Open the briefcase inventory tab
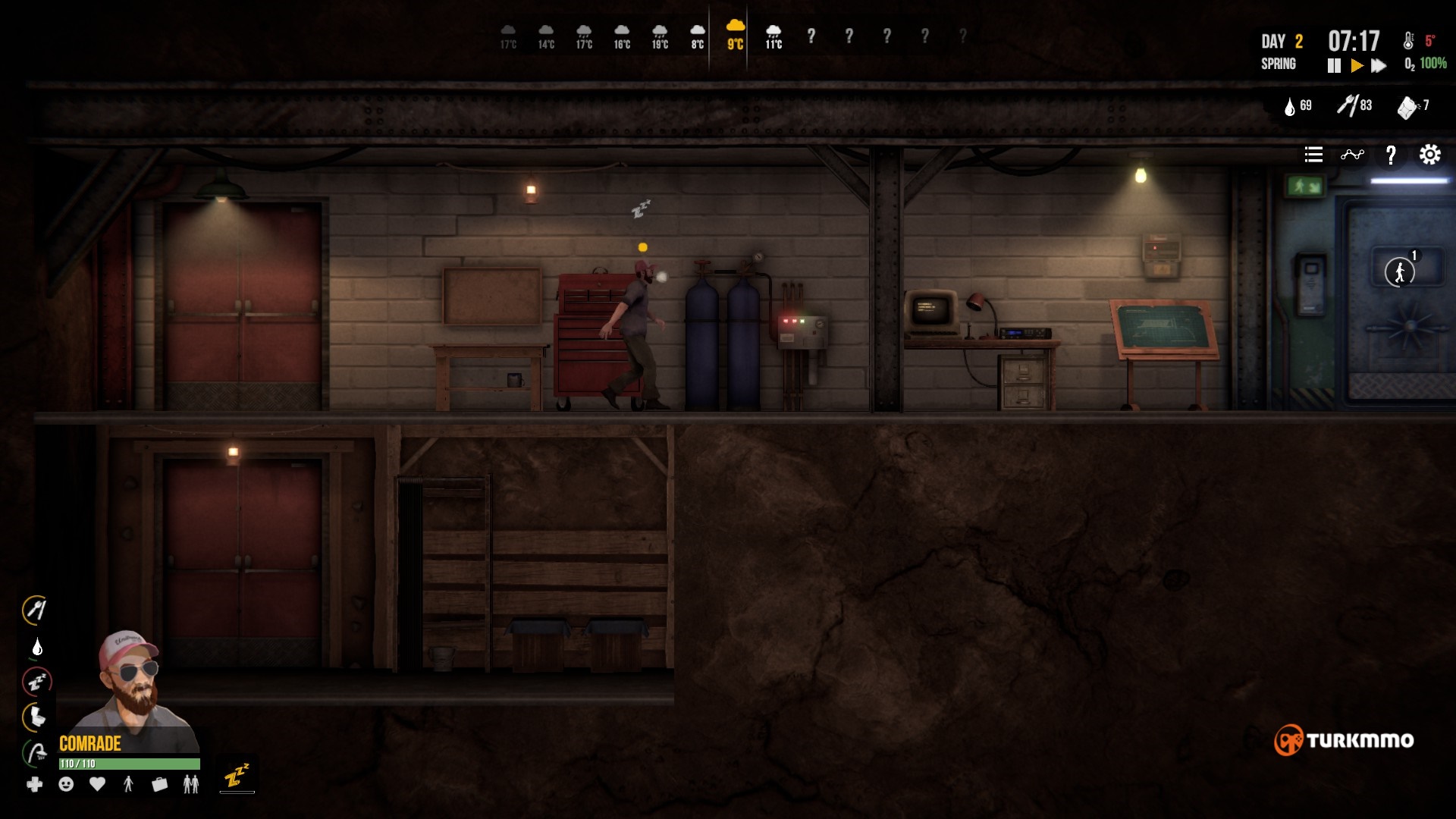This screenshot has height=819, width=1456. (159, 784)
